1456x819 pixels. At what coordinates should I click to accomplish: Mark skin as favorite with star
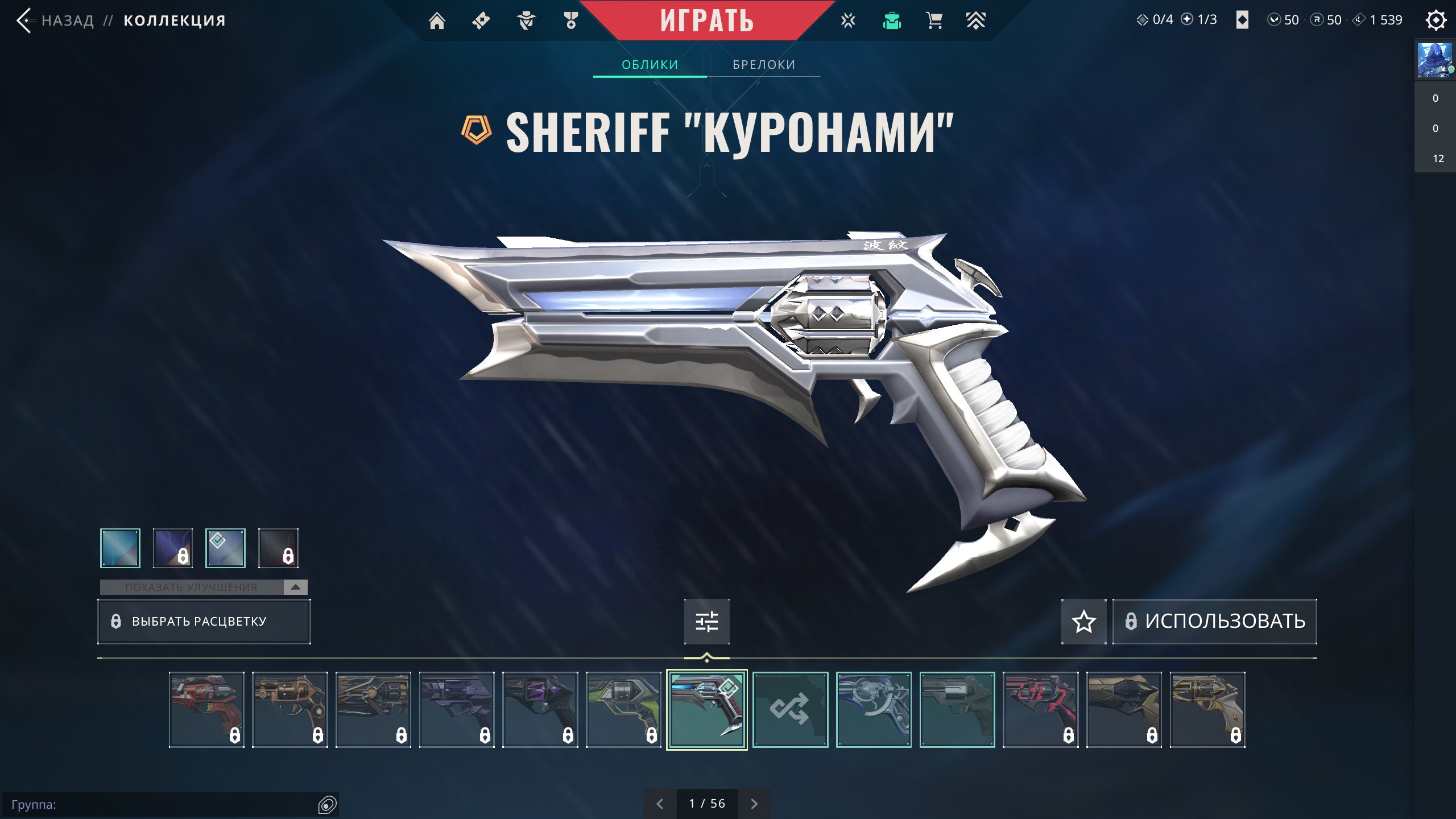[x=1083, y=621]
